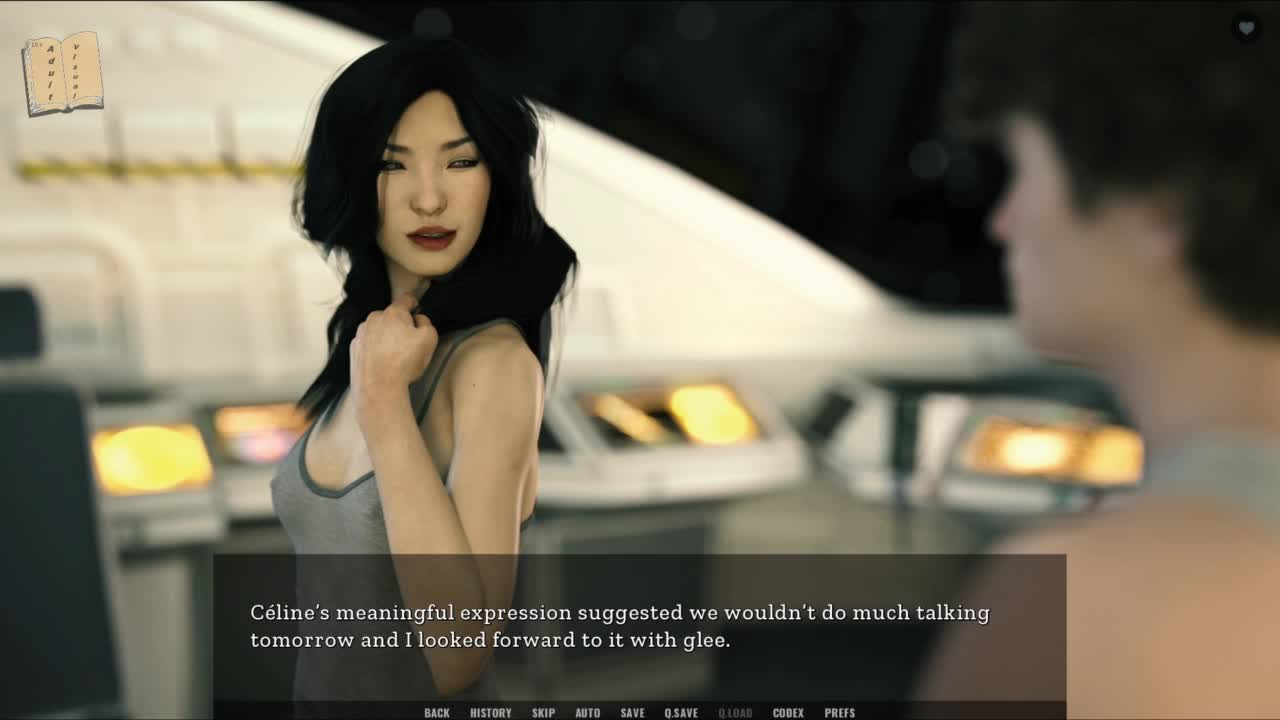Click the Adult Visual book logo
Image resolution: width=1280 pixels, height=720 pixels.
point(62,72)
